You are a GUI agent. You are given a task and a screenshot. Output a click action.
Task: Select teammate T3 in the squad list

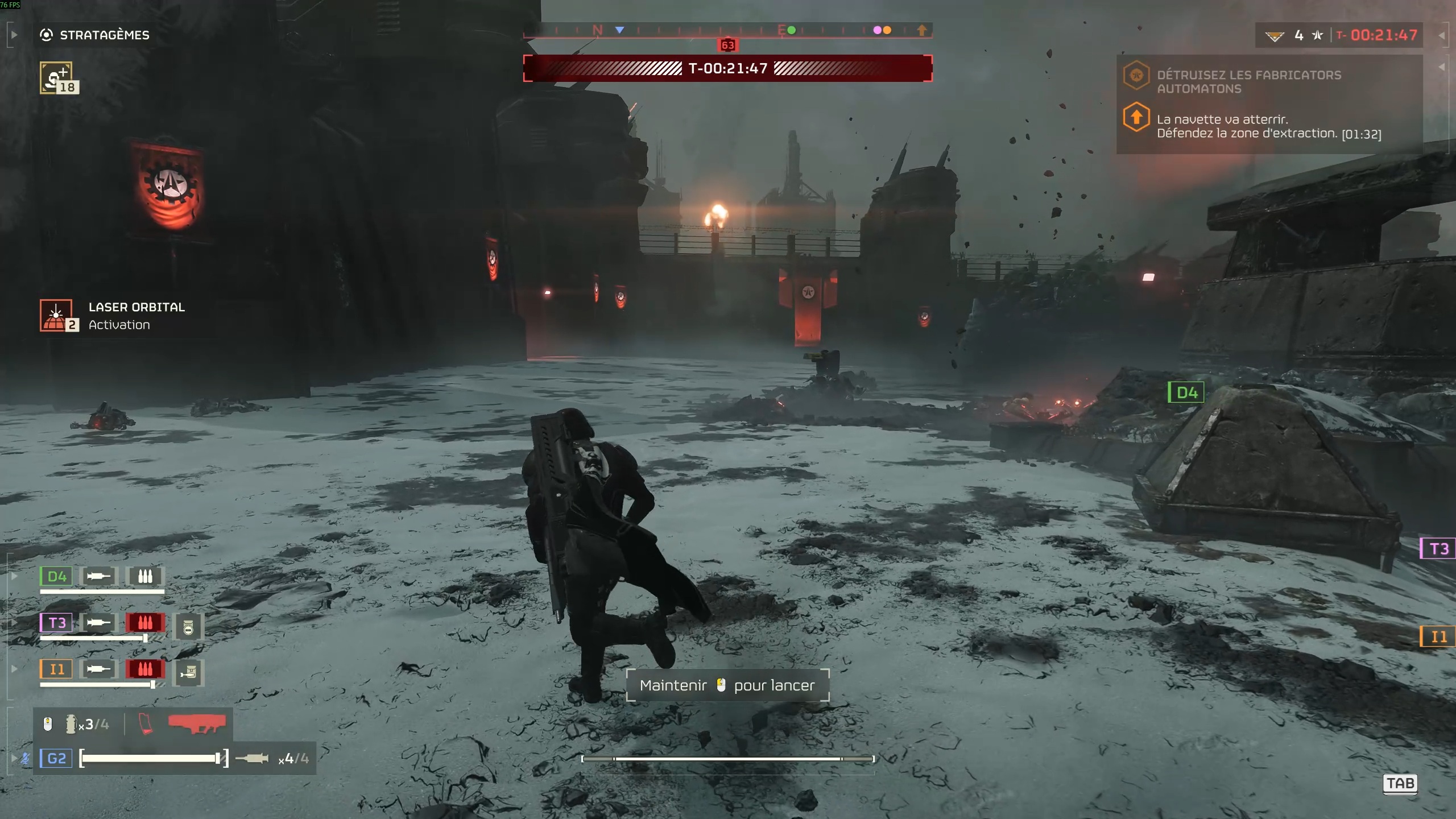56,623
